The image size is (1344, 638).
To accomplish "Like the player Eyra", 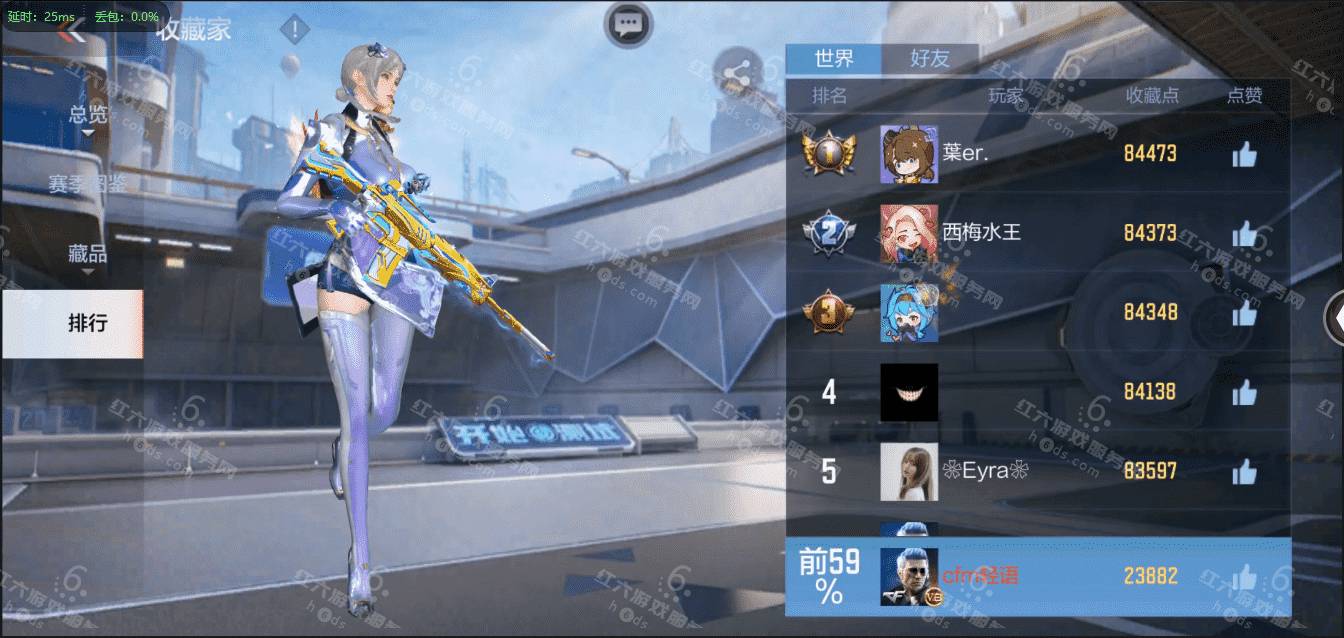I will [x=1244, y=471].
